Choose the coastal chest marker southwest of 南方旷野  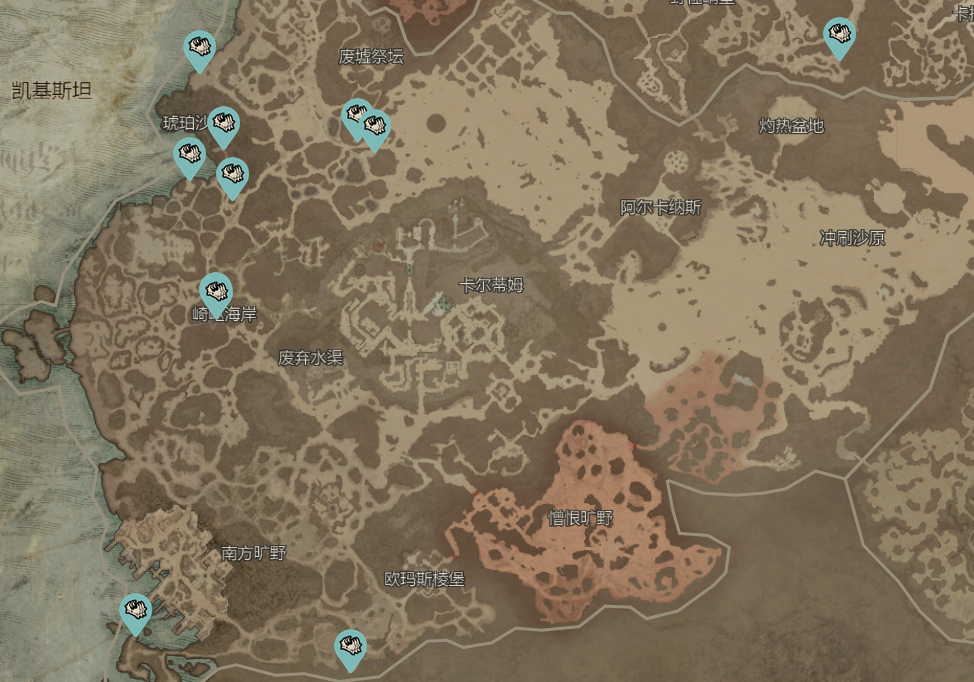(135, 611)
